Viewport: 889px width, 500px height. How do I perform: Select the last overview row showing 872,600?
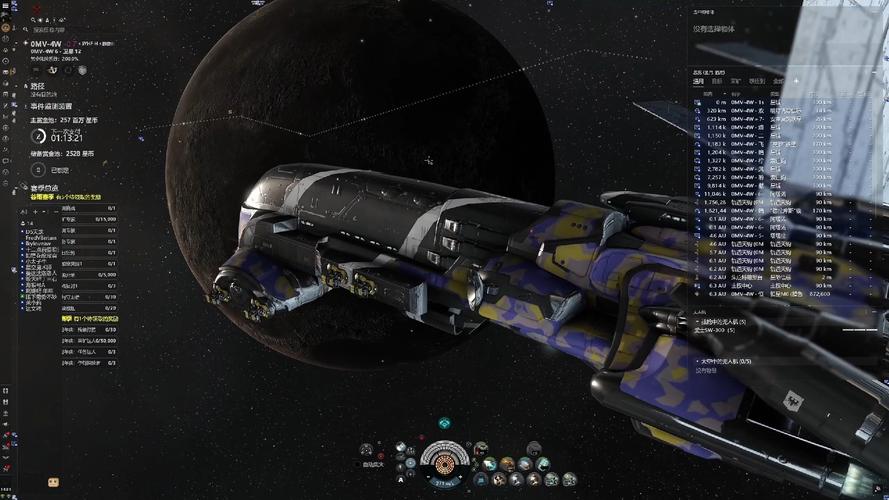pyautogui.click(x=762, y=295)
